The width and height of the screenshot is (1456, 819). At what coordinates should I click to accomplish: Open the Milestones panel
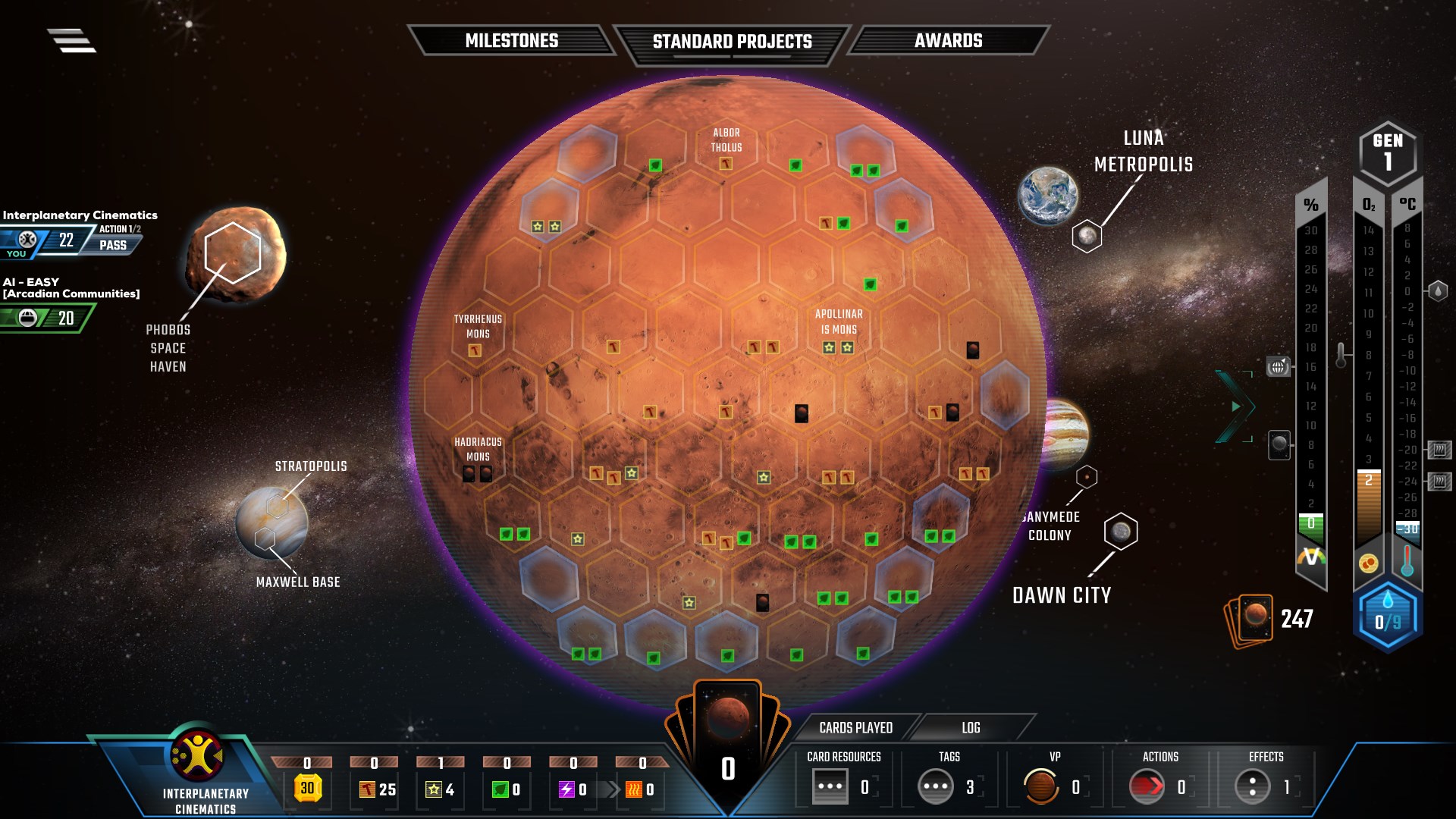pos(511,41)
